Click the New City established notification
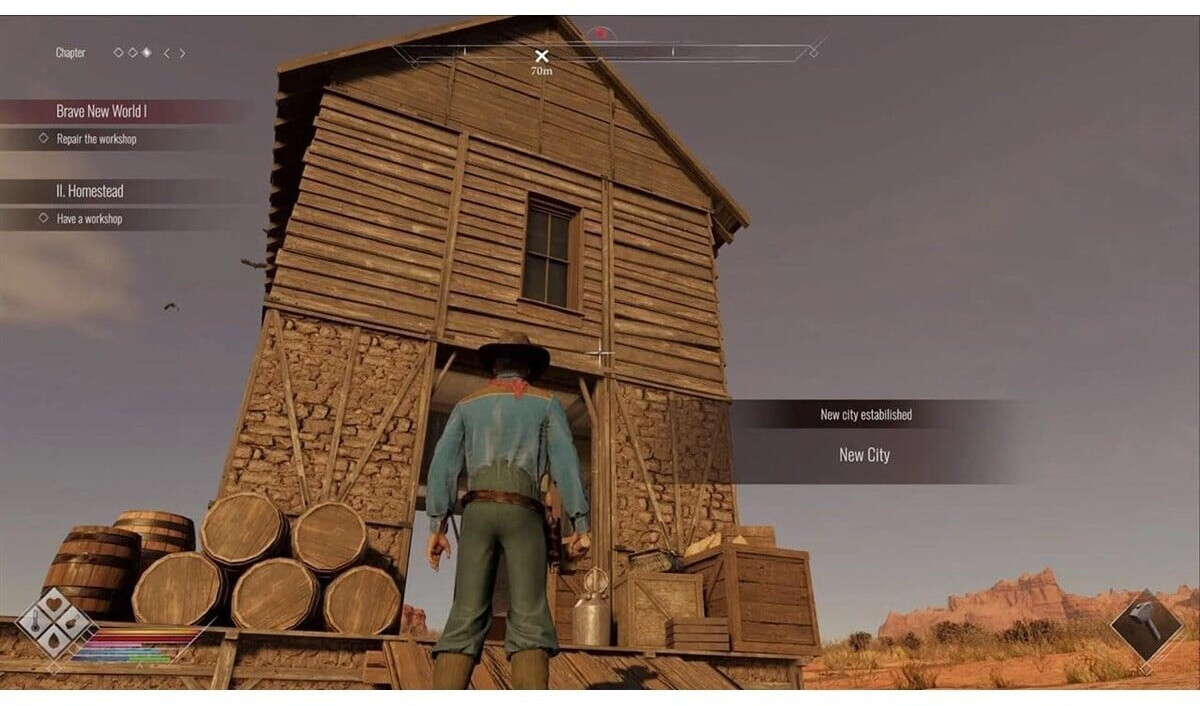The image size is (1200, 706). coord(866,442)
